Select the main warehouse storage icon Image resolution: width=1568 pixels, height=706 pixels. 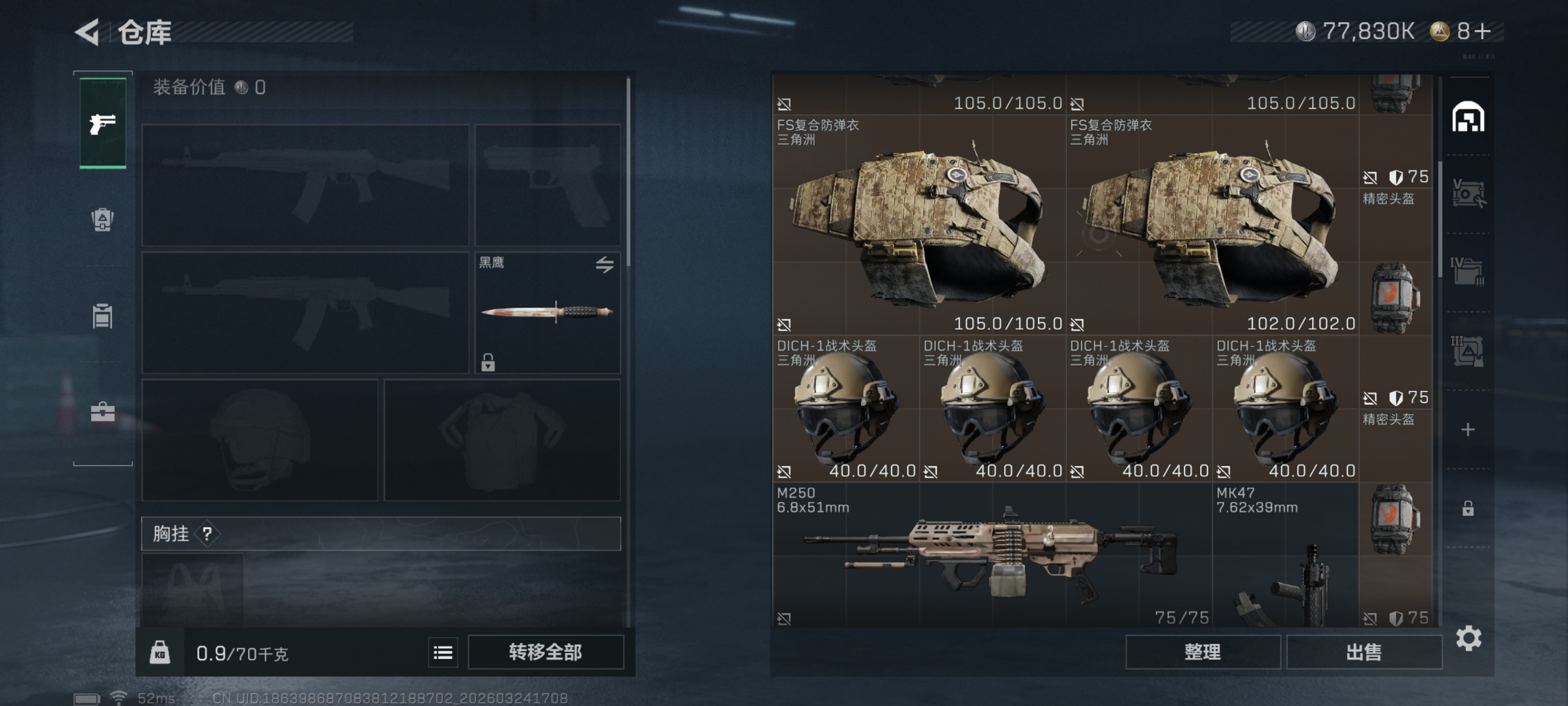pos(1468,117)
